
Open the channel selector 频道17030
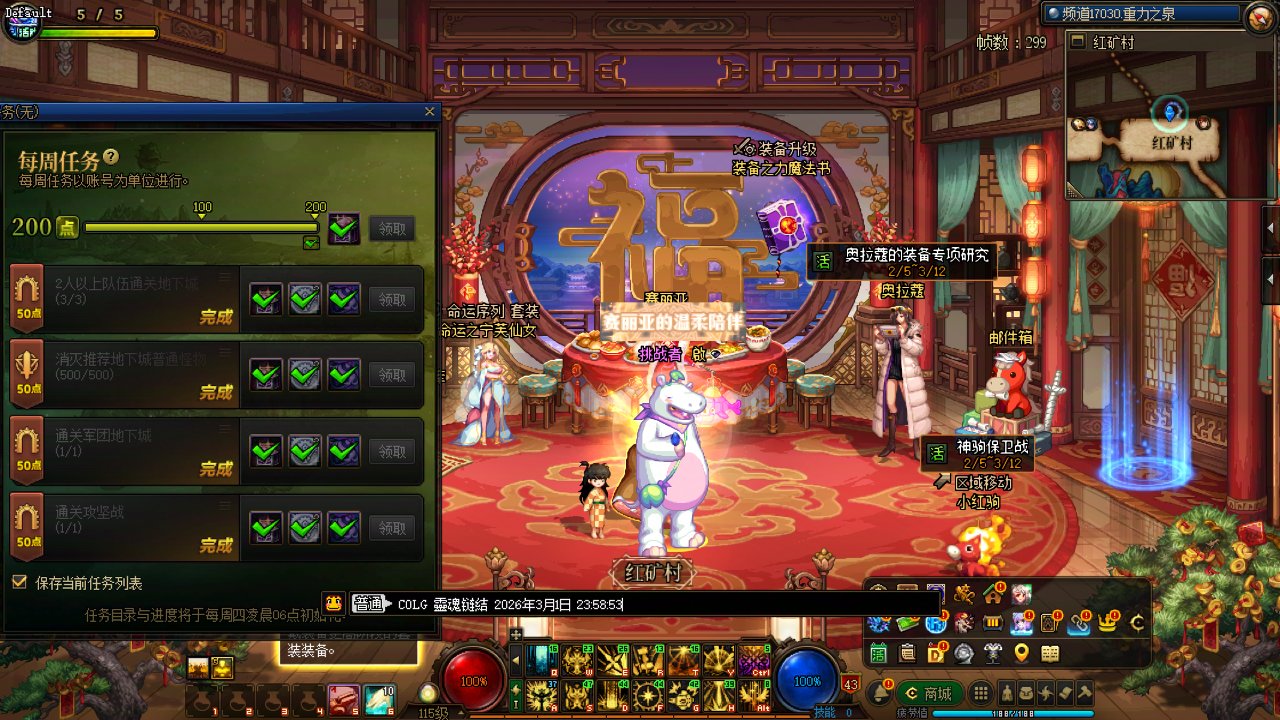pos(1144,15)
